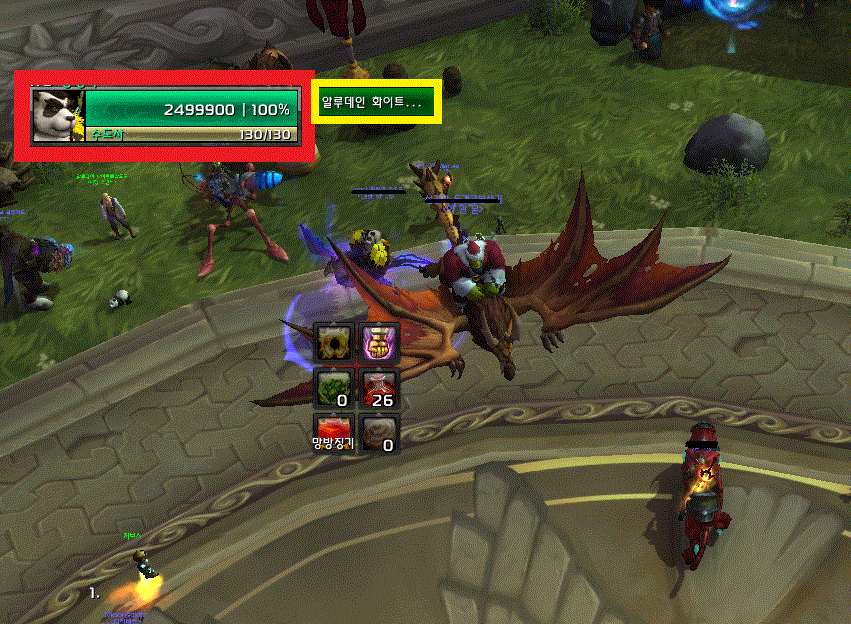Use the dark hole burst ability icon
The width and height of the screenshot is (851, 624).
[x=334, y=343]
